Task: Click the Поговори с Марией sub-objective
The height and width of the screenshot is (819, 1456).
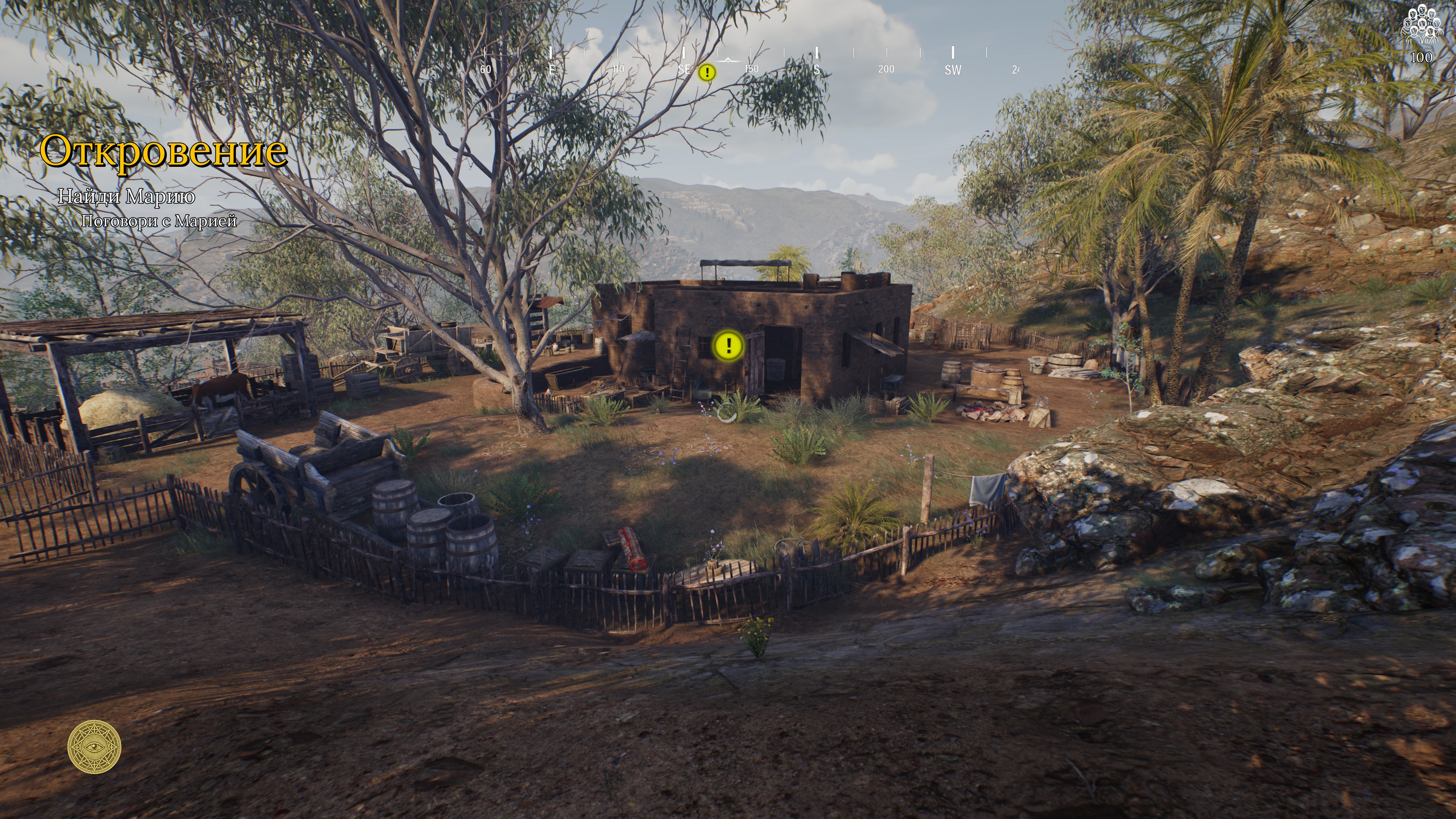Action: 159,221
